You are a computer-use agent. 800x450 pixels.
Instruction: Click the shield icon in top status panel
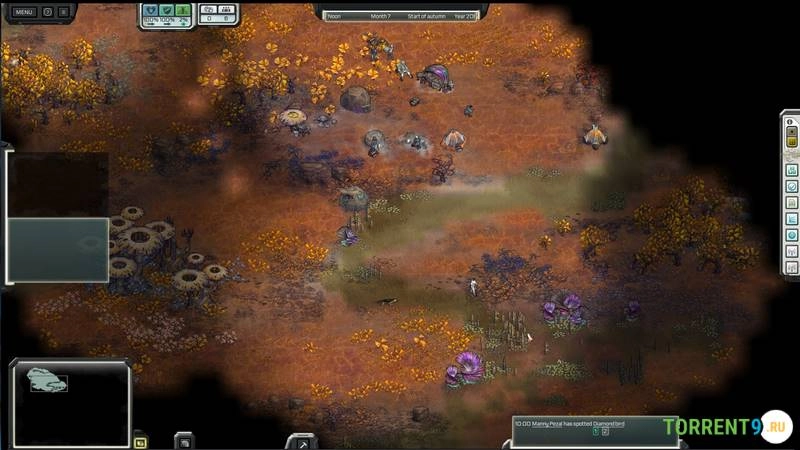[x=150, y=10]
